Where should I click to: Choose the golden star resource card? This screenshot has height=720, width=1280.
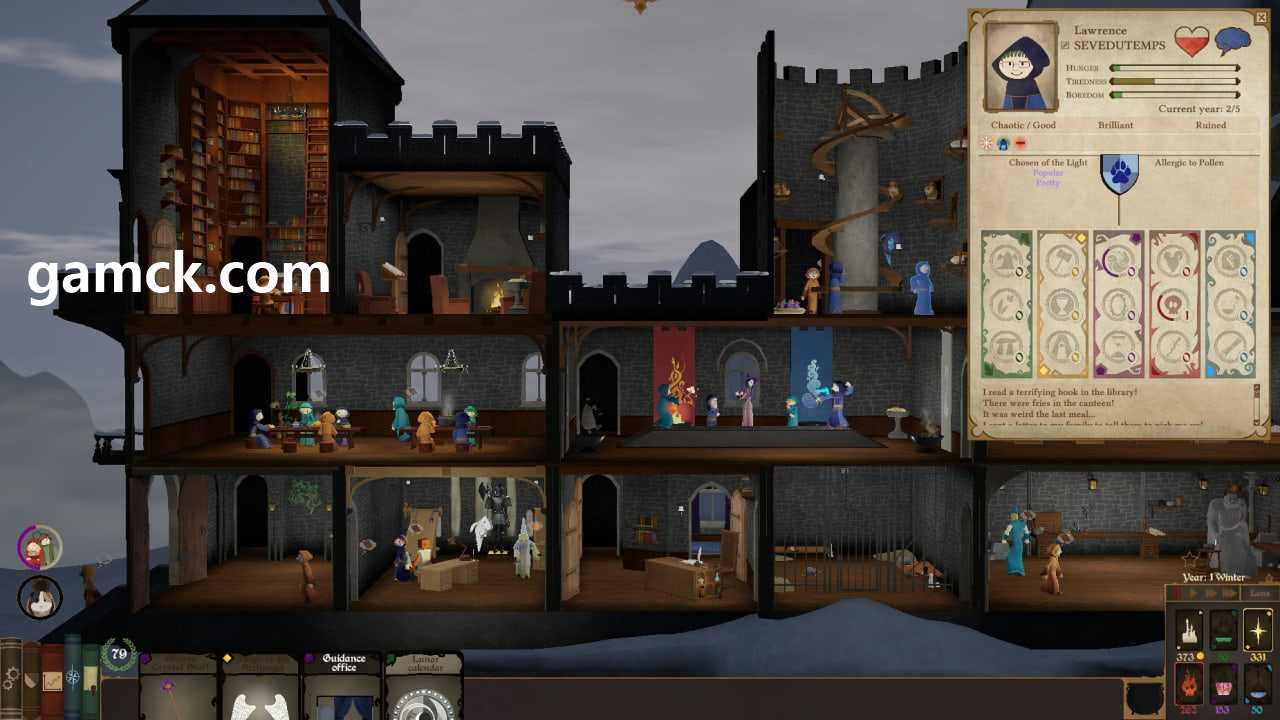(x=1256, y=632)
